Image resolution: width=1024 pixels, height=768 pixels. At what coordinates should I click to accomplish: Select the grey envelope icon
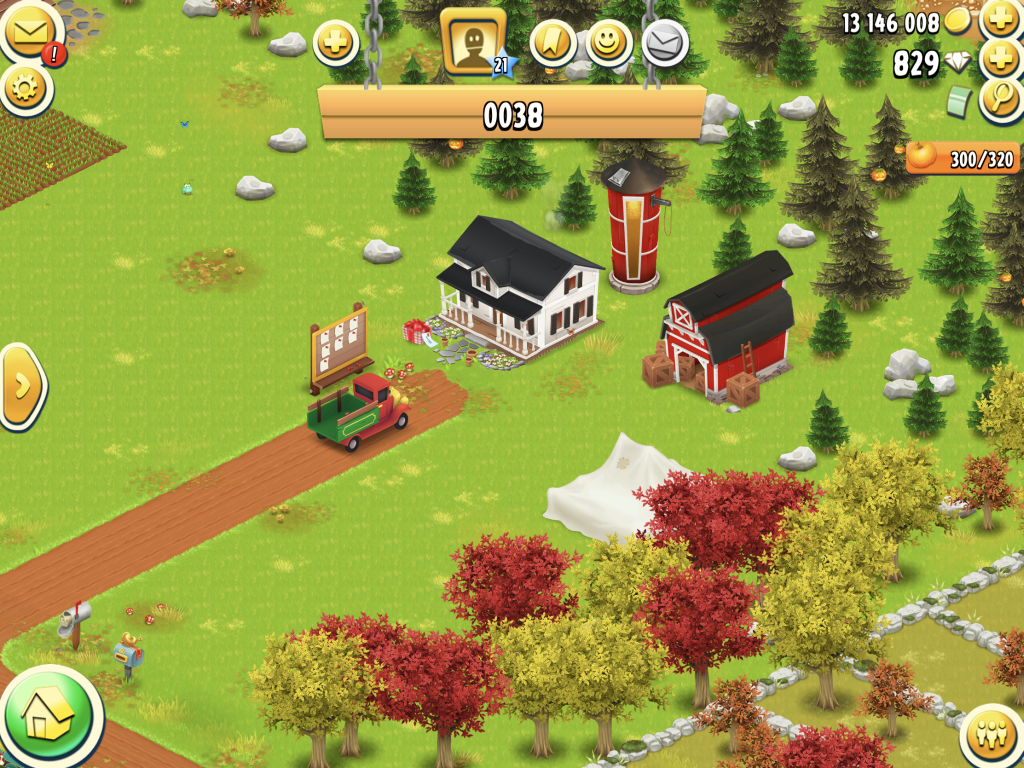(x=662, y=42)
